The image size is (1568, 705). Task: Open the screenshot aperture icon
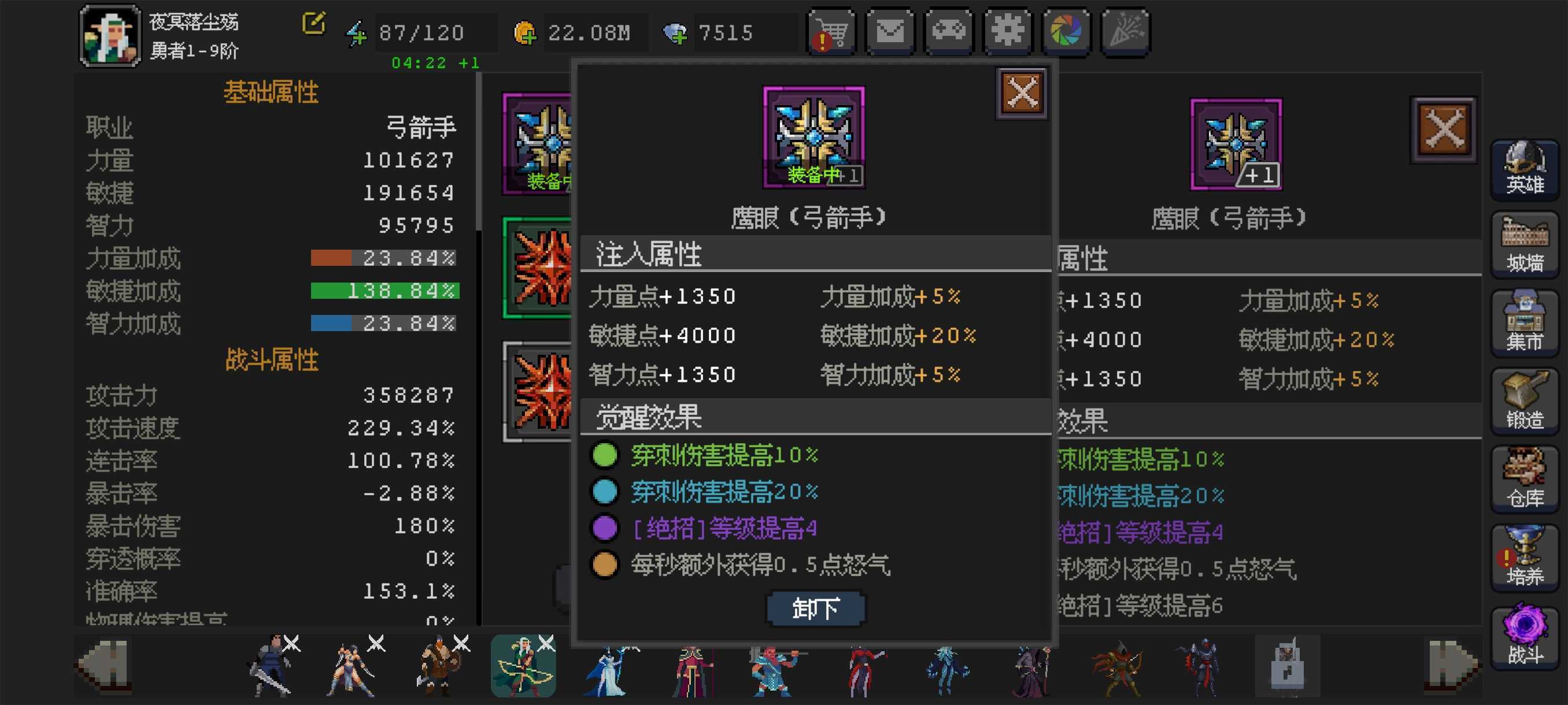tap(1066, 32)
